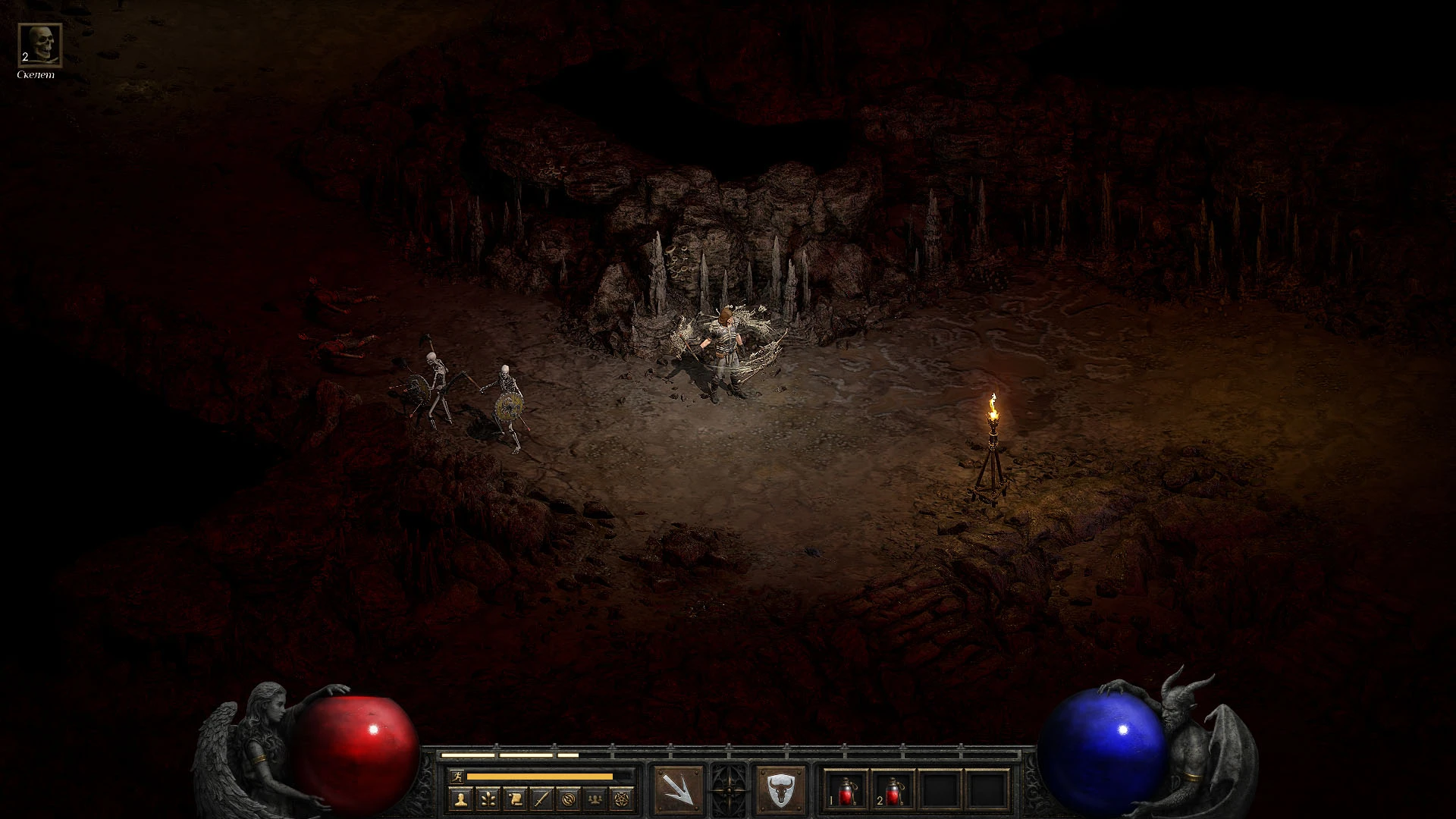Open the game menu pentagram button
The image size is (1456, 819).
click(x=623, y=798)
